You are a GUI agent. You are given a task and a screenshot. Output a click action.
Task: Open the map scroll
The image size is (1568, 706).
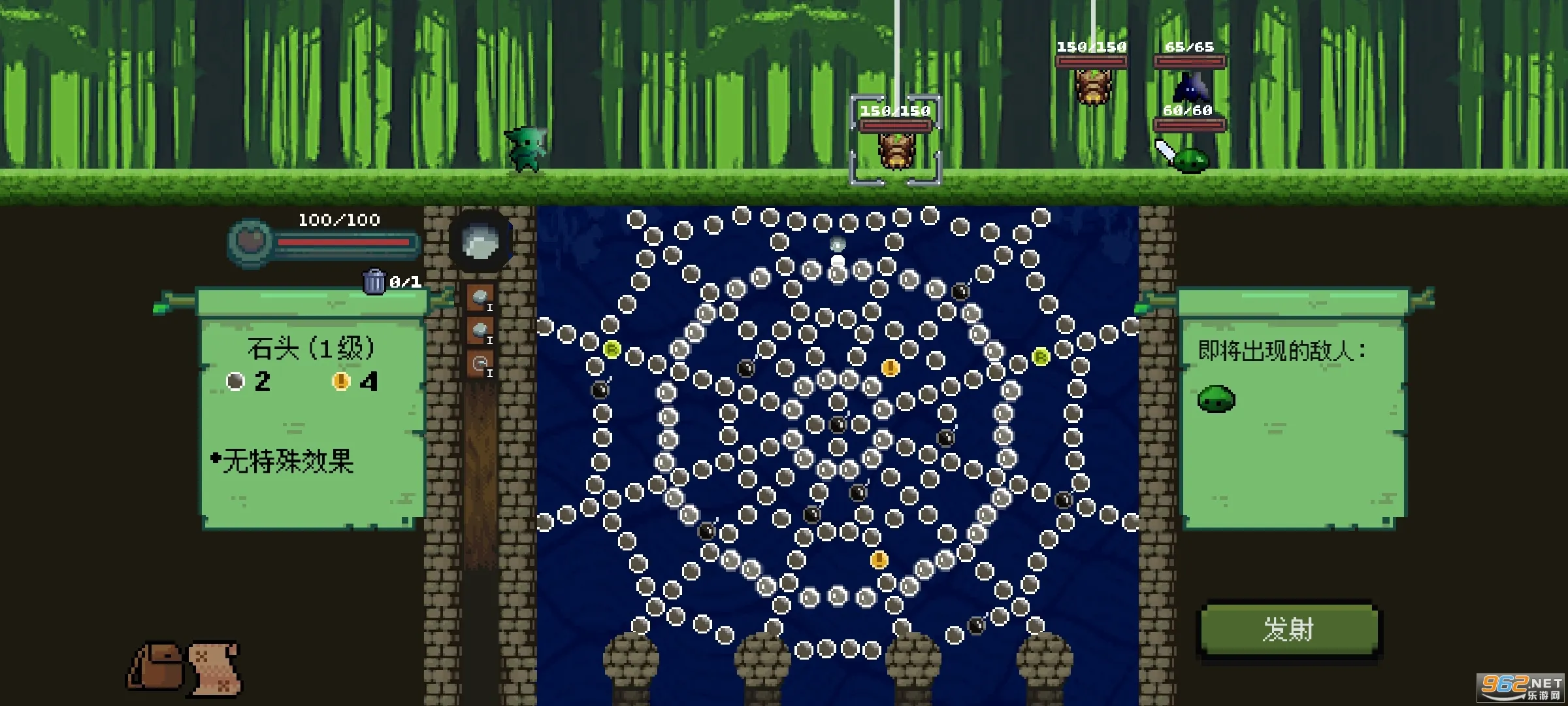click(215, 667)
